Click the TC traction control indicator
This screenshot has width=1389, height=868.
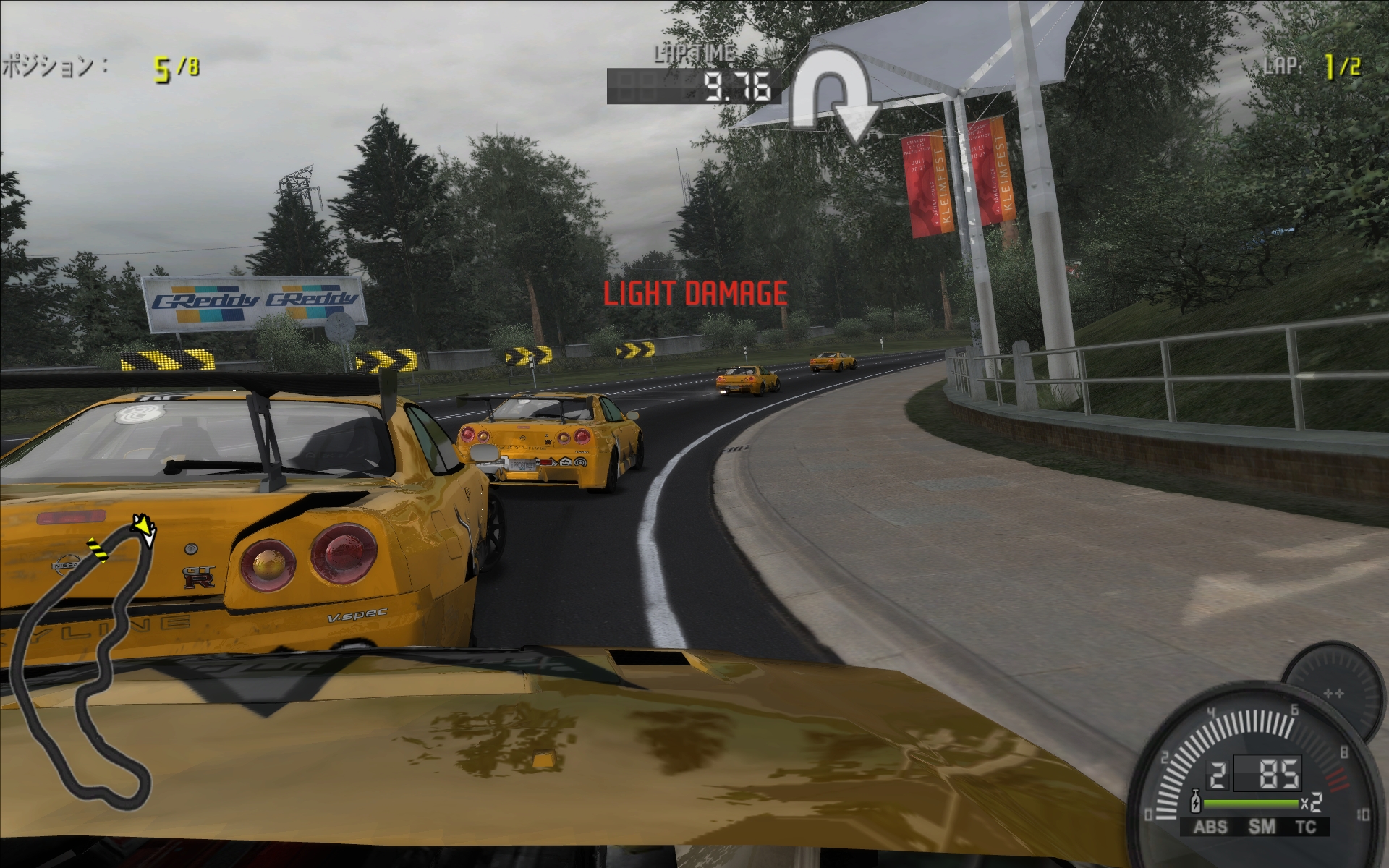[x=1305, y=827]
